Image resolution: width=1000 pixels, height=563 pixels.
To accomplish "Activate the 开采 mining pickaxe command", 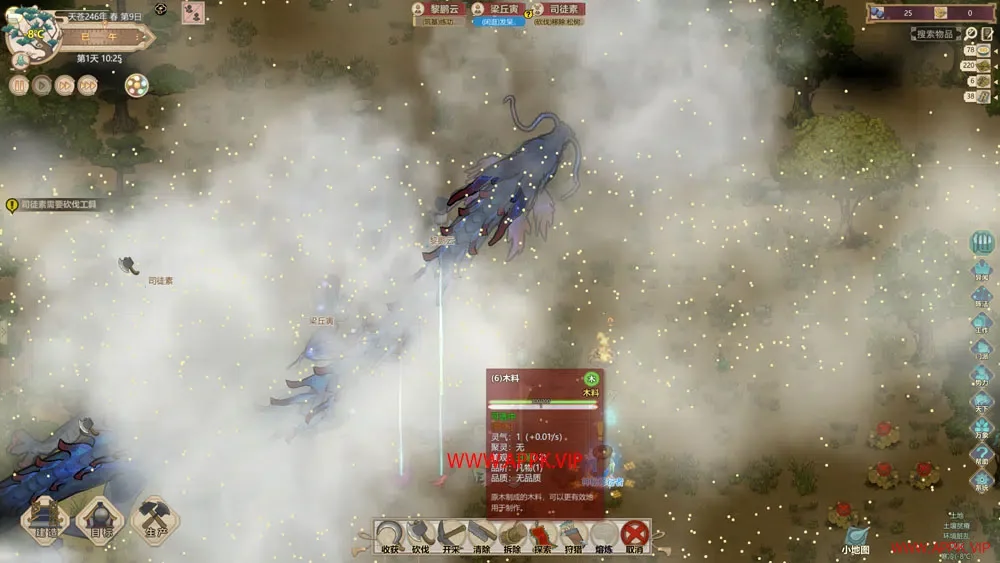I will (x=451, y=535).
